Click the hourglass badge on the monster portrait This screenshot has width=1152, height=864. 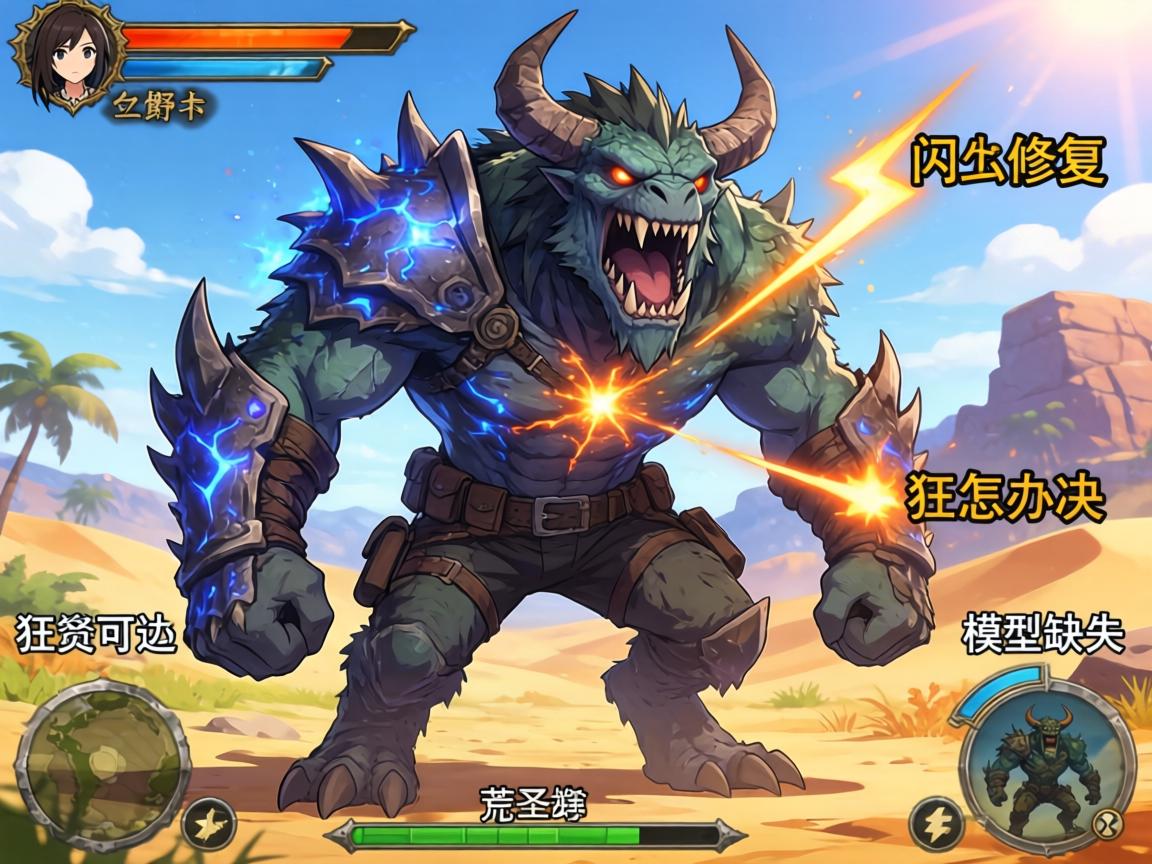[x=1110, y=826]
